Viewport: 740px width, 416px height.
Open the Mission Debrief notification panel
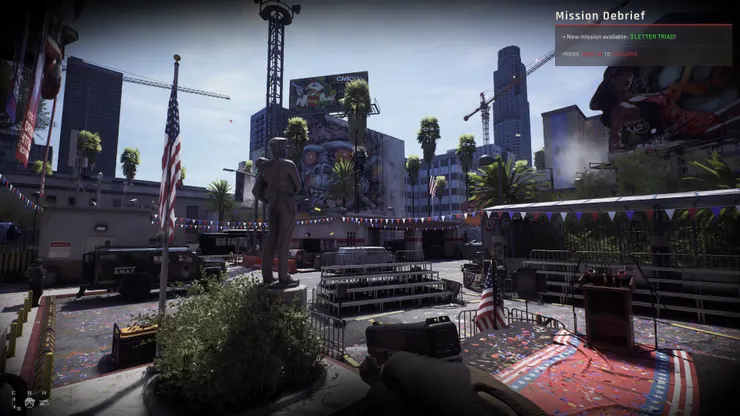pyautogui.click(x=600, y=15)
